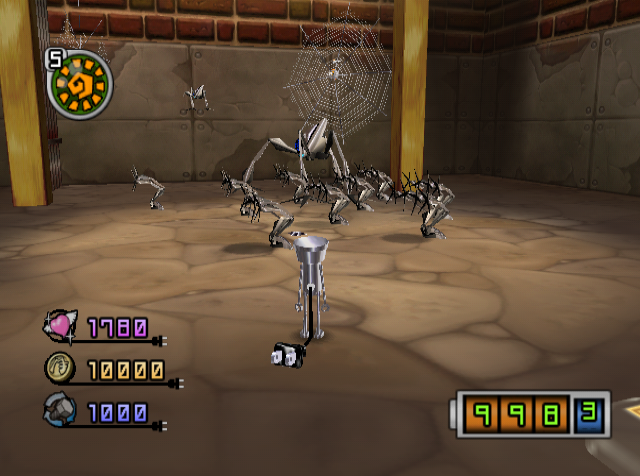Select the pink heart Happy Points icon
This screenshot has width=640, height=476.
point(58,326)
